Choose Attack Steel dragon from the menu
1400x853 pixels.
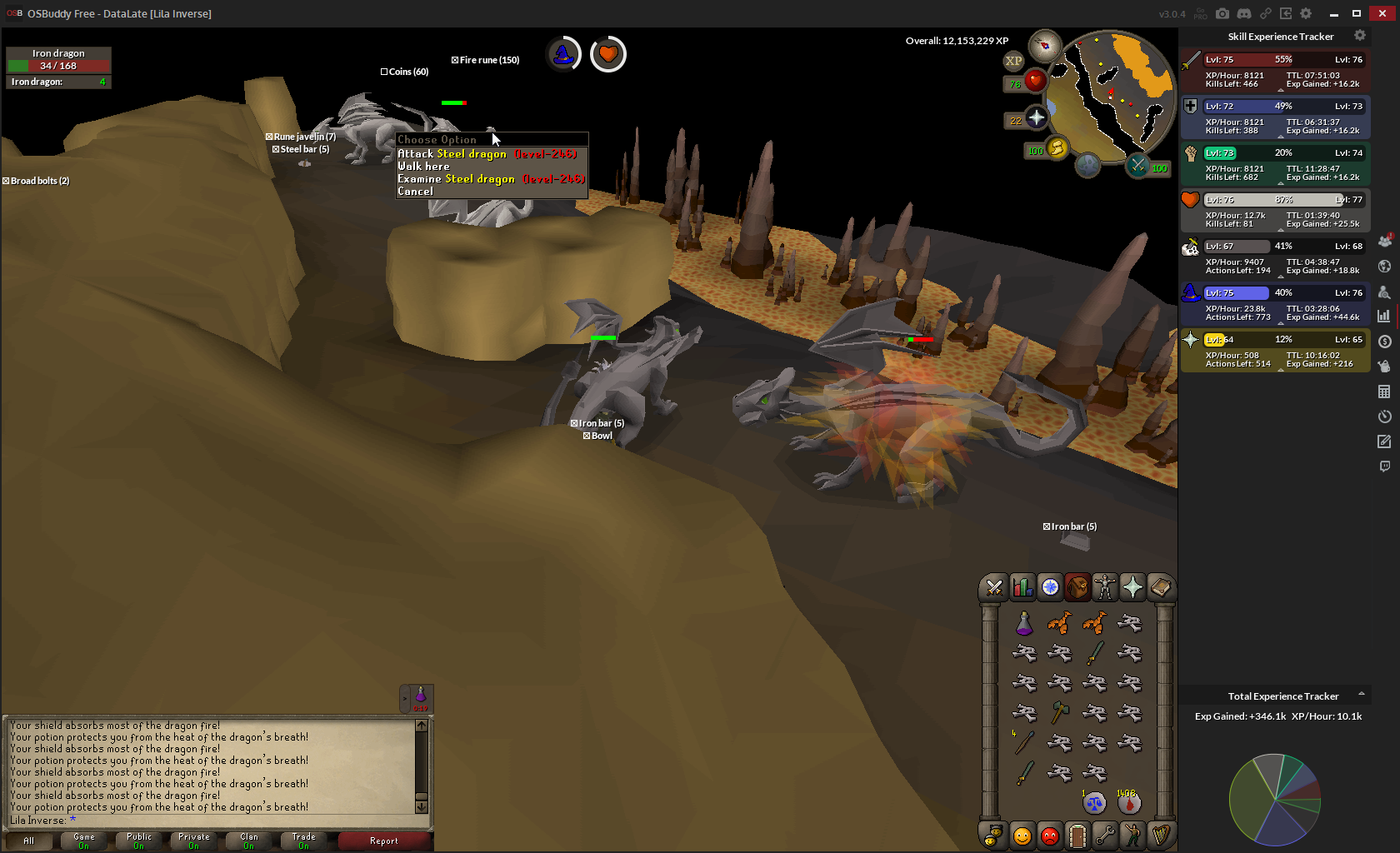pyautogui.click(x=487, y=154)
